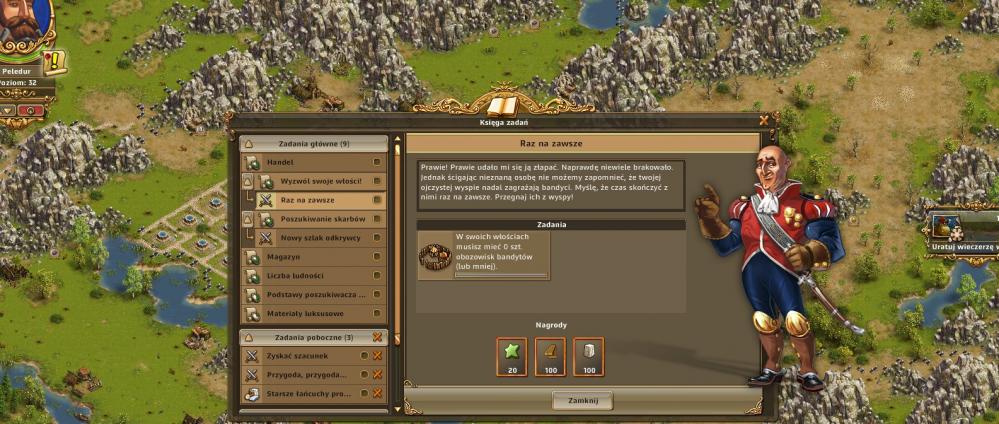Open the Uratuj wieczerzę quest tracker
Image resolution: width=999 pixels, height=424 pixels.
click(x=960, y=230)
